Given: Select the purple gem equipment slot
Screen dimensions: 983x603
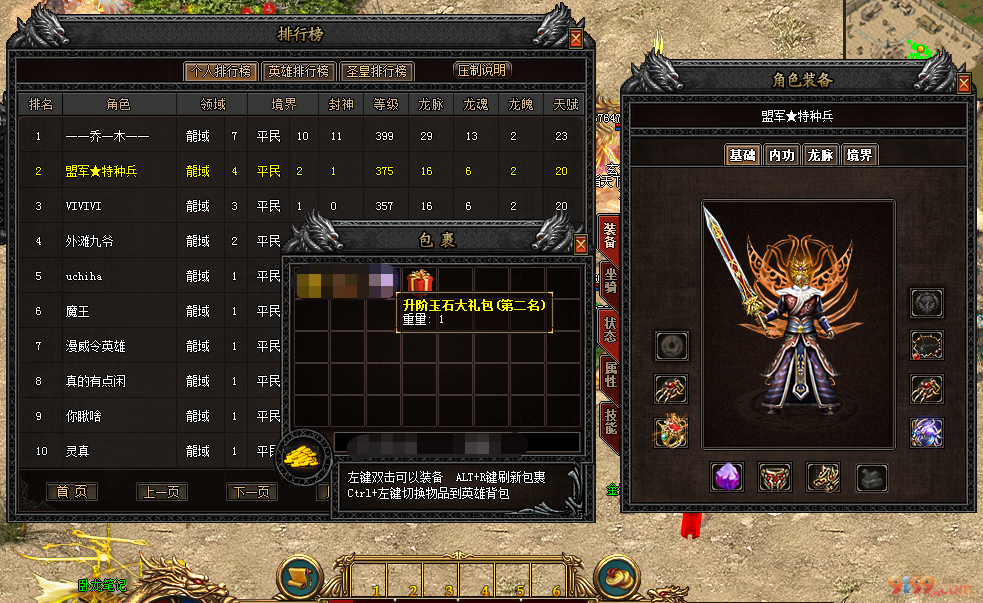Looking at the screenshot, I should coord(727,476).
